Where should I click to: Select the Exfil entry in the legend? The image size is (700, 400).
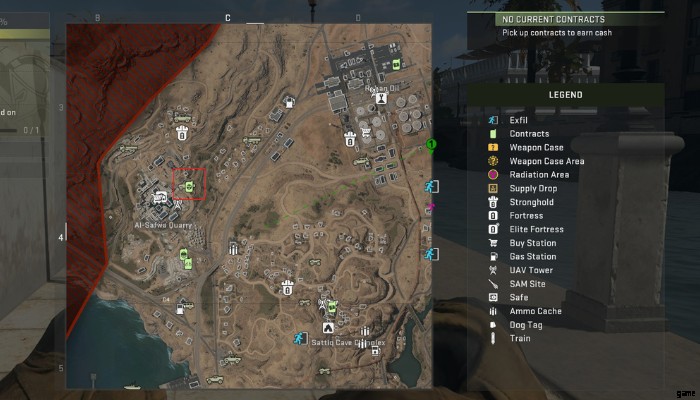tap(518, 120)
